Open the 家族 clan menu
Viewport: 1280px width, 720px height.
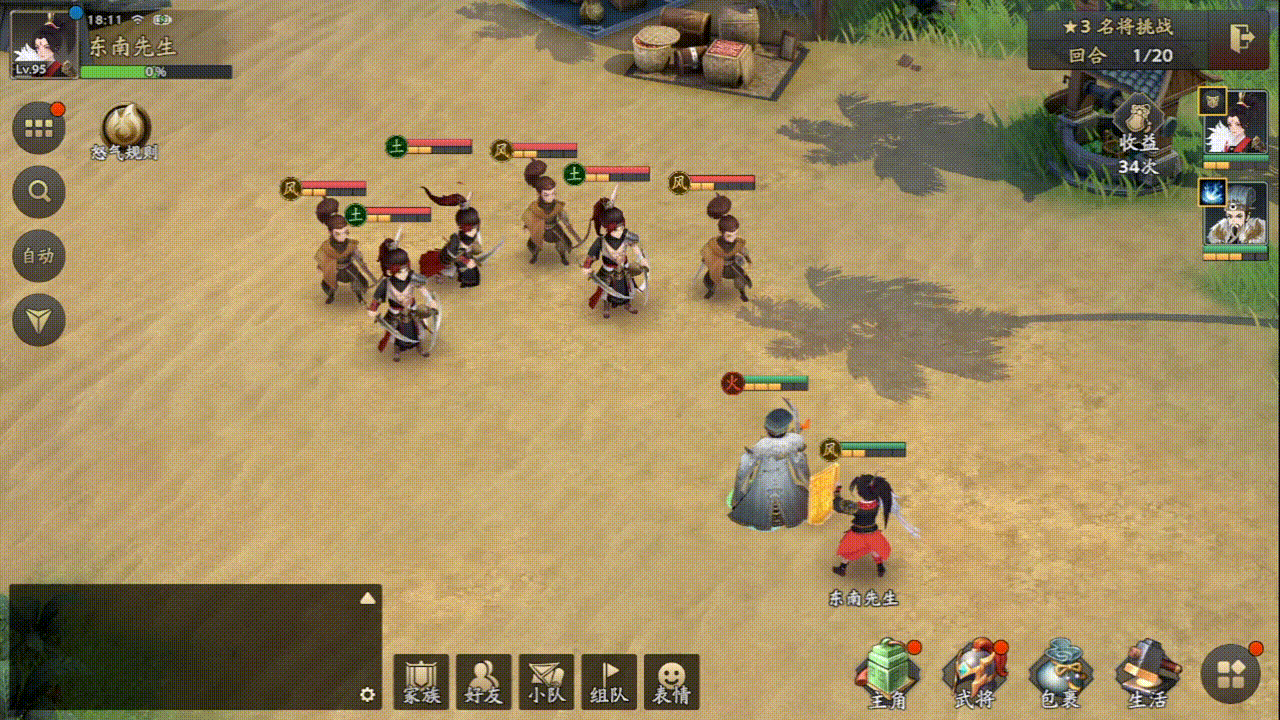click(421, 682)
